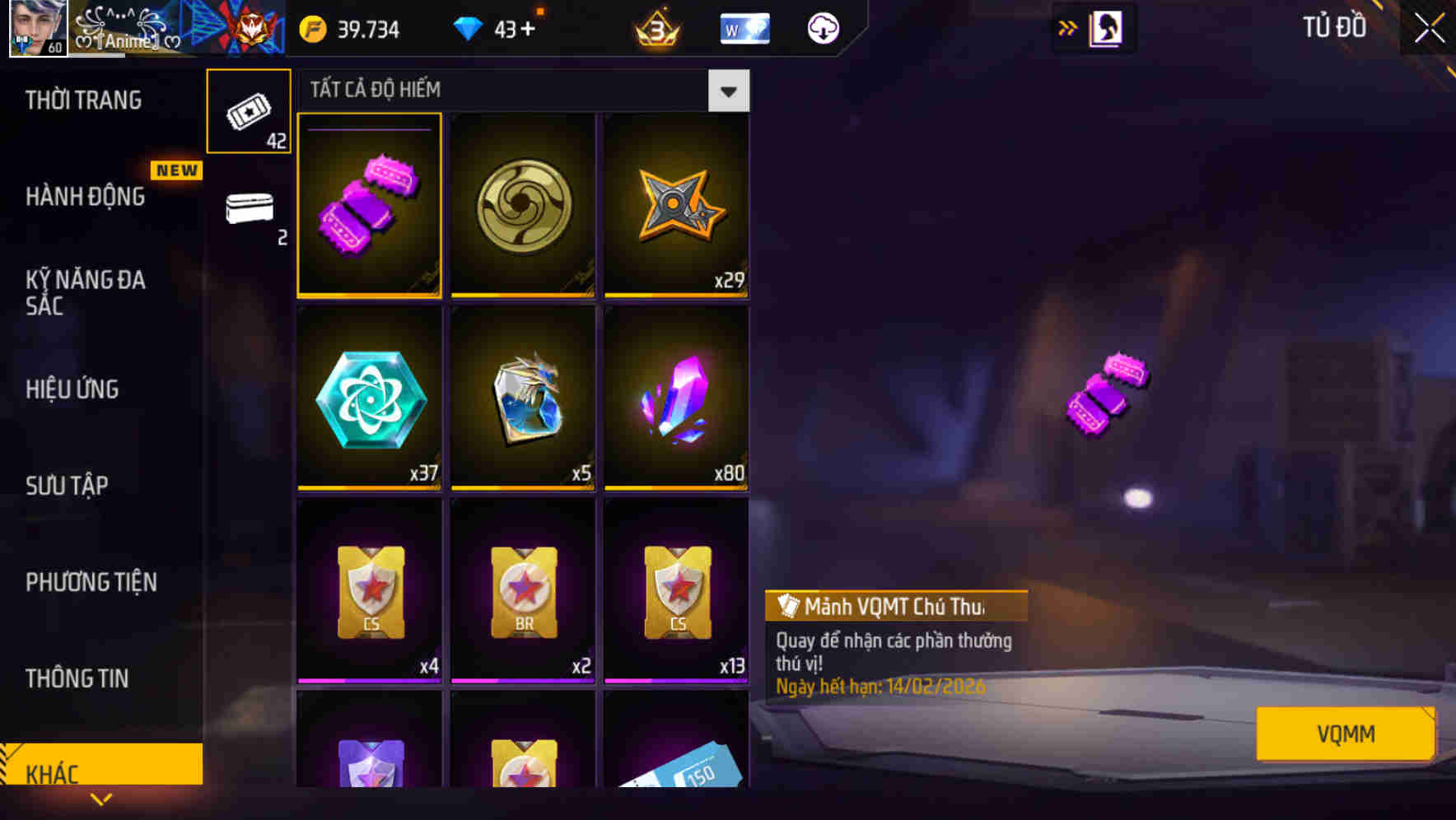Select the BR card thumbnail with x2 count
This screenshot has height=820, width=1456.
522,591
